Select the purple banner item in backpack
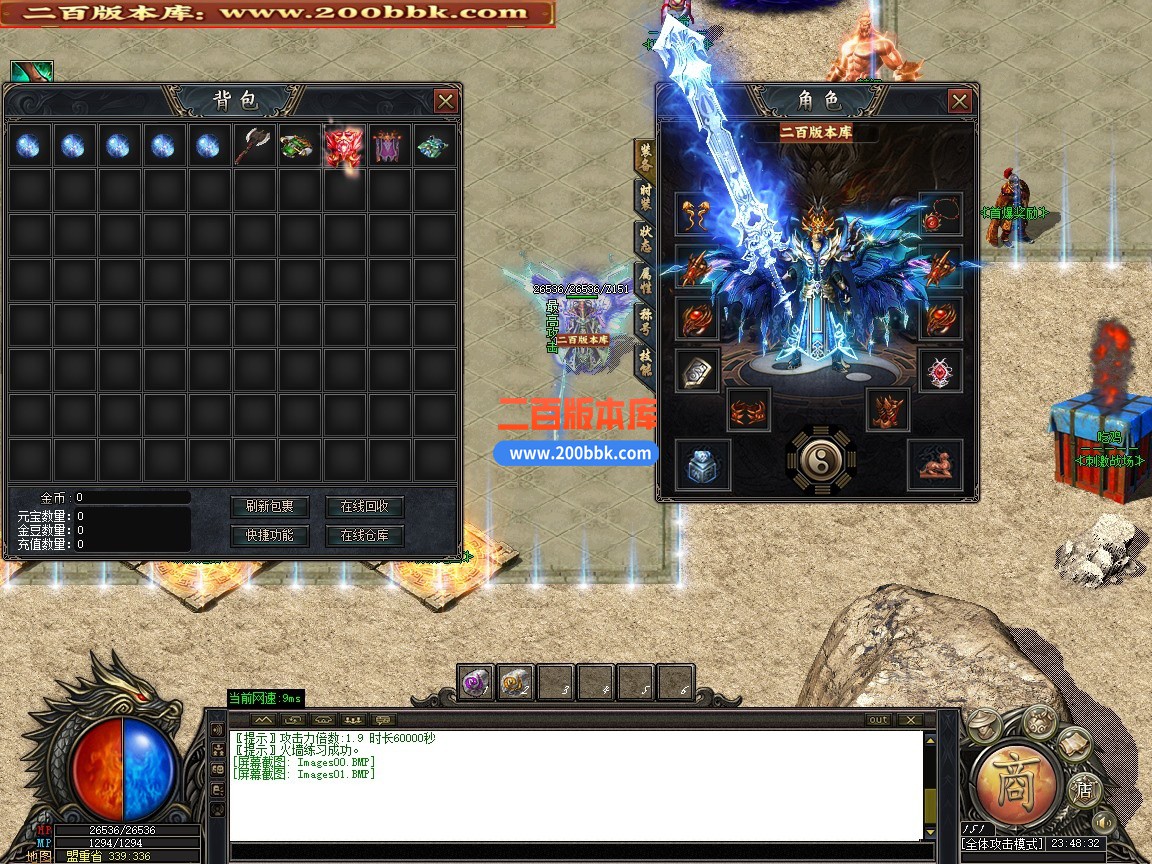The image size is (1152, 864). coord(389,146)
